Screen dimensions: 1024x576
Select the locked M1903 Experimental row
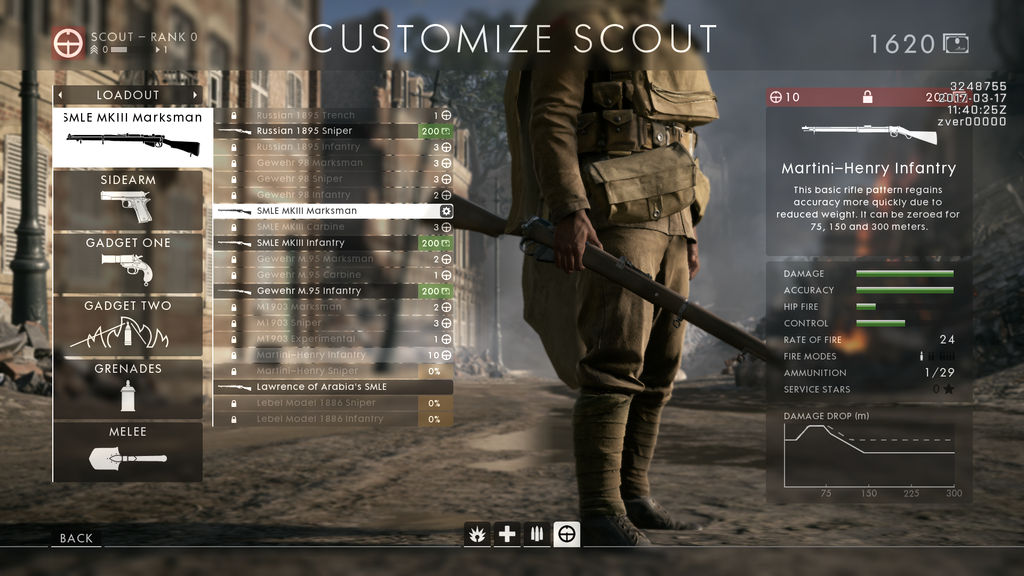(x=320, y=339)
